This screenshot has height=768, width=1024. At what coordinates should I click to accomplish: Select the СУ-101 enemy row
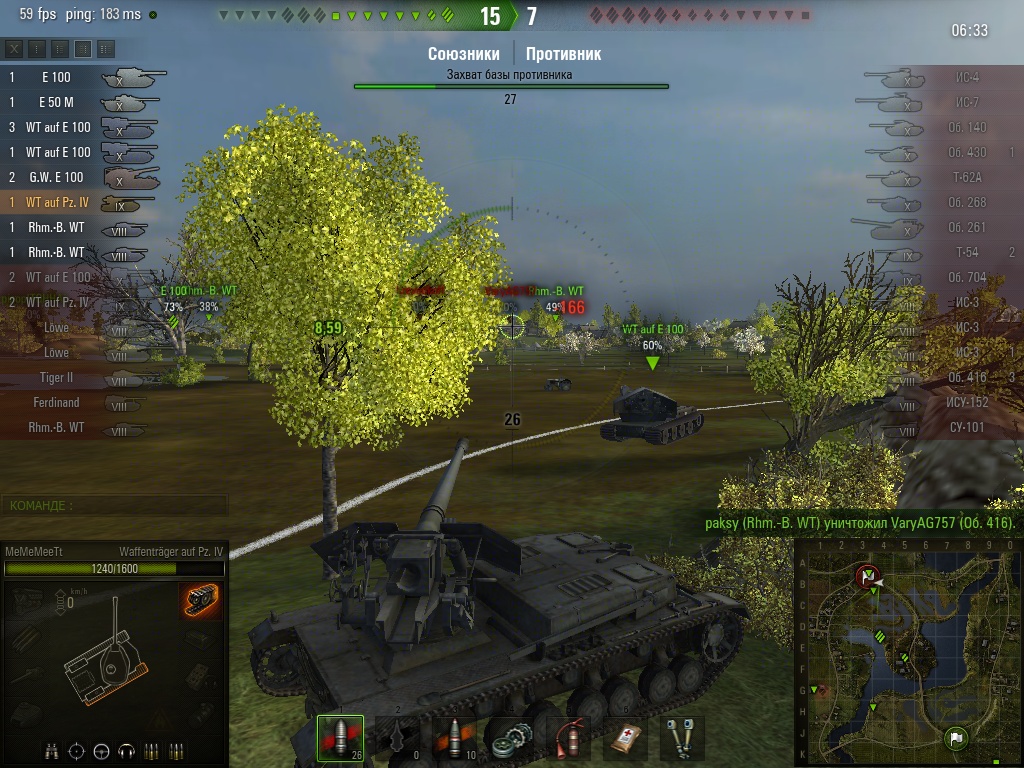coord(940,428)
